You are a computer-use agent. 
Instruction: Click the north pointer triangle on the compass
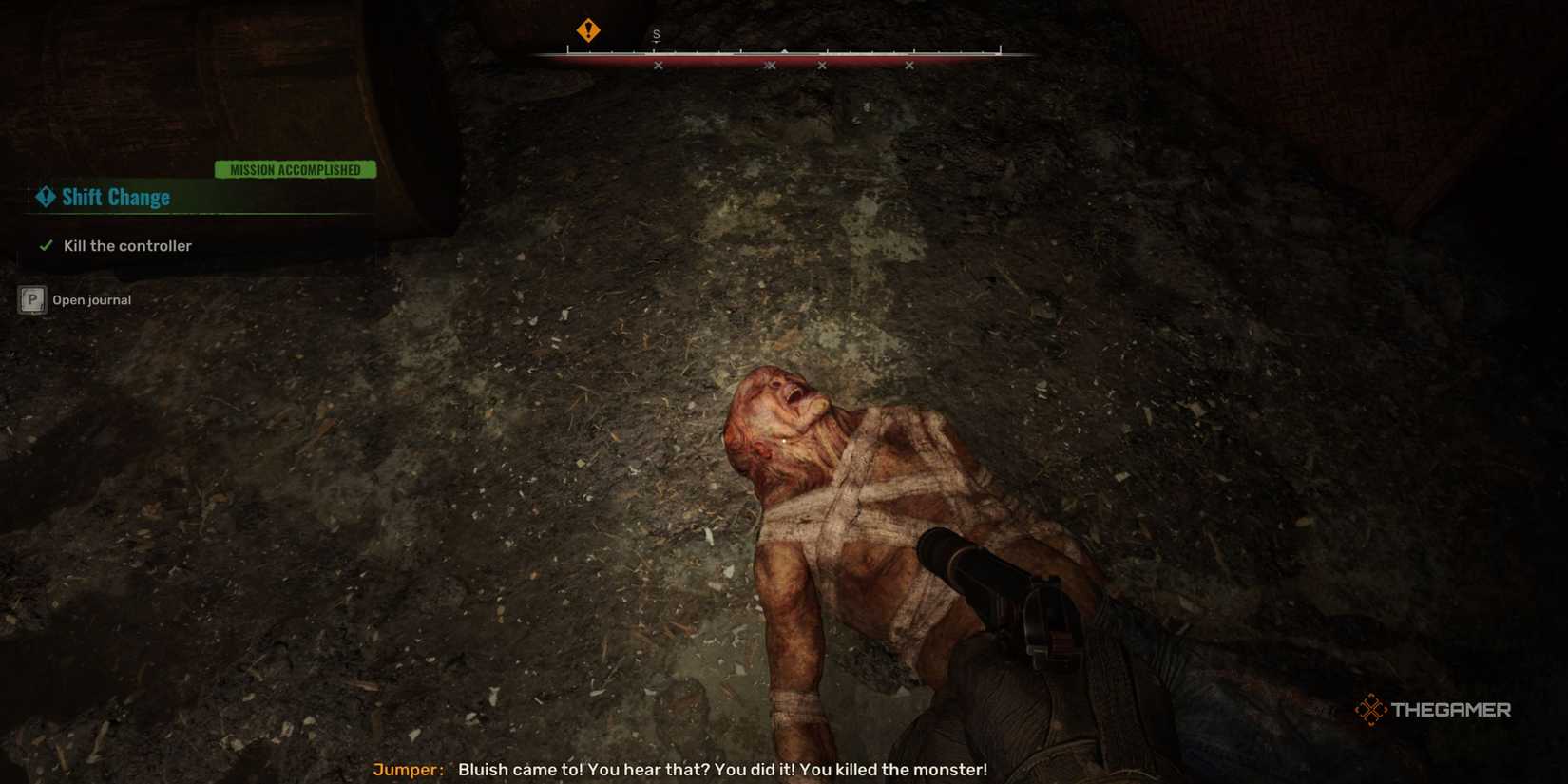pyautogui.click(x=784, y=51)
